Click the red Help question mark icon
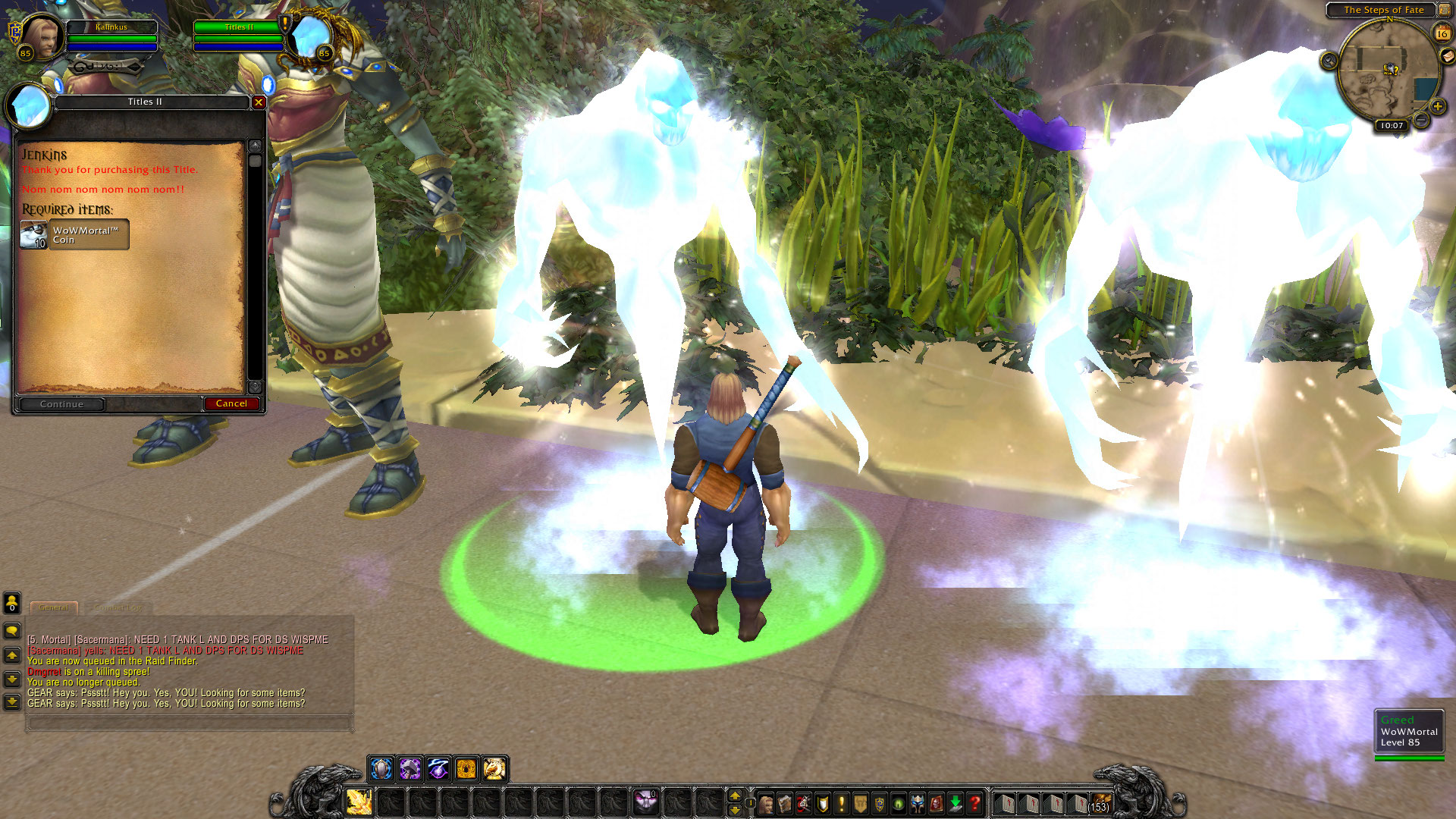 pyautogui.click(x=974, y=802)
